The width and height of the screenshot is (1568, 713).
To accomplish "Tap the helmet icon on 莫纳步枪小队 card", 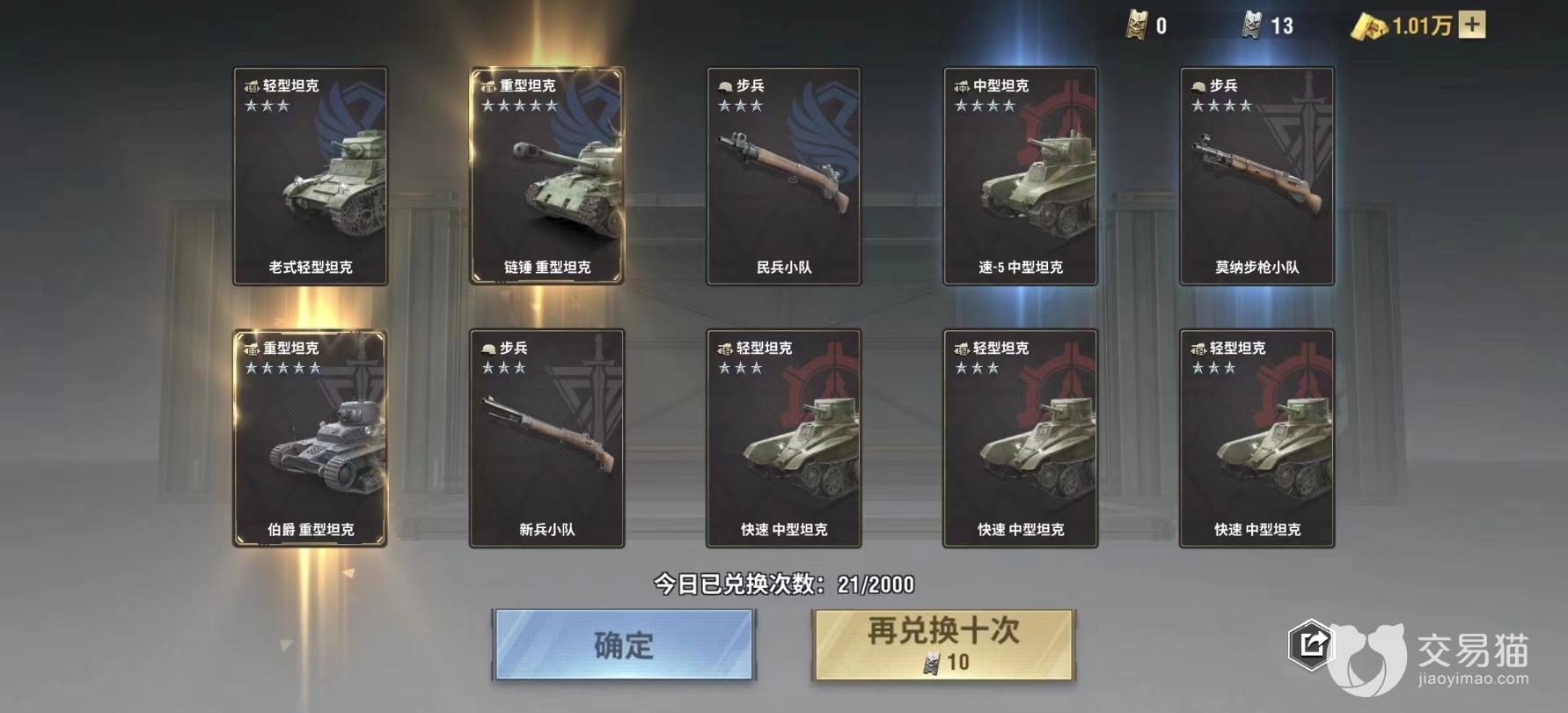I will click(1198, 85).
